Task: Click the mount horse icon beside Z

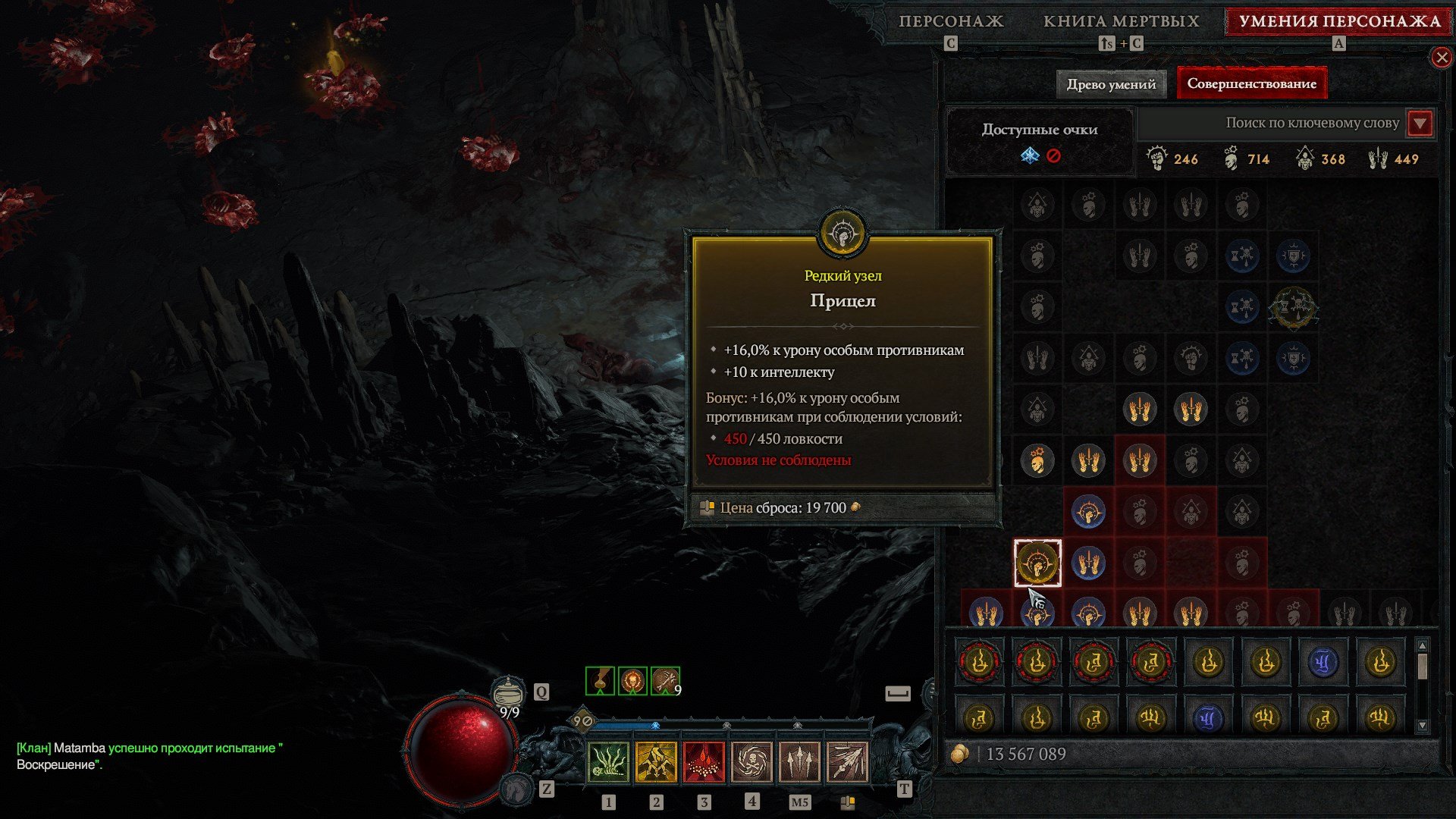Action: [516, 790]
